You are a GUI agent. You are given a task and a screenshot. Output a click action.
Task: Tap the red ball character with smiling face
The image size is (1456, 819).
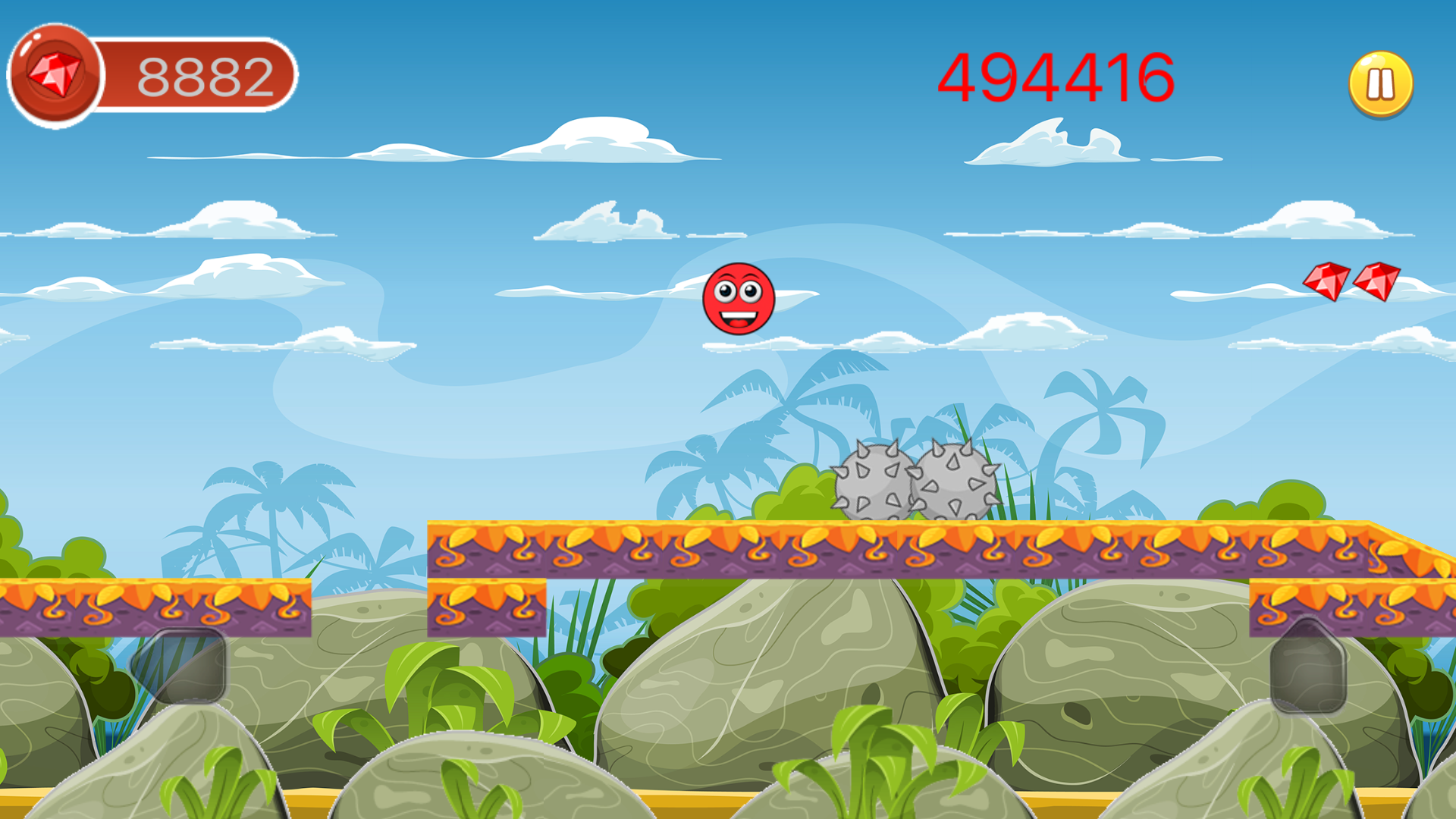click(738, 299)
